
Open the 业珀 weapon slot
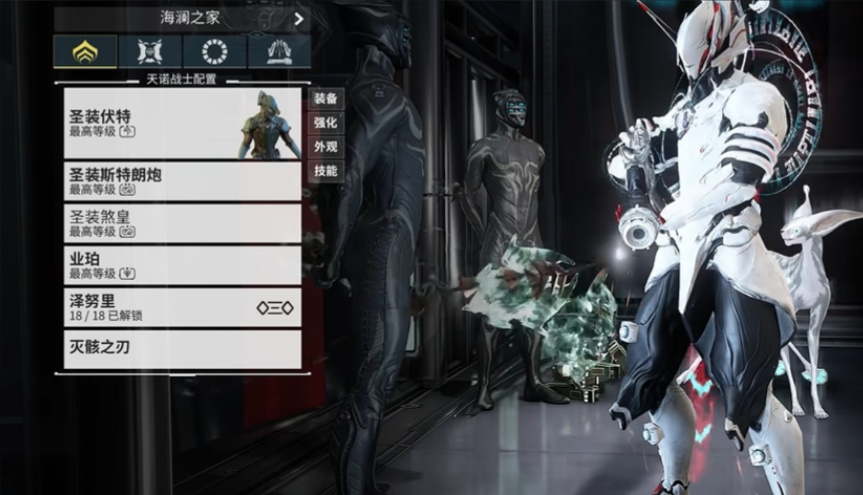182,264
